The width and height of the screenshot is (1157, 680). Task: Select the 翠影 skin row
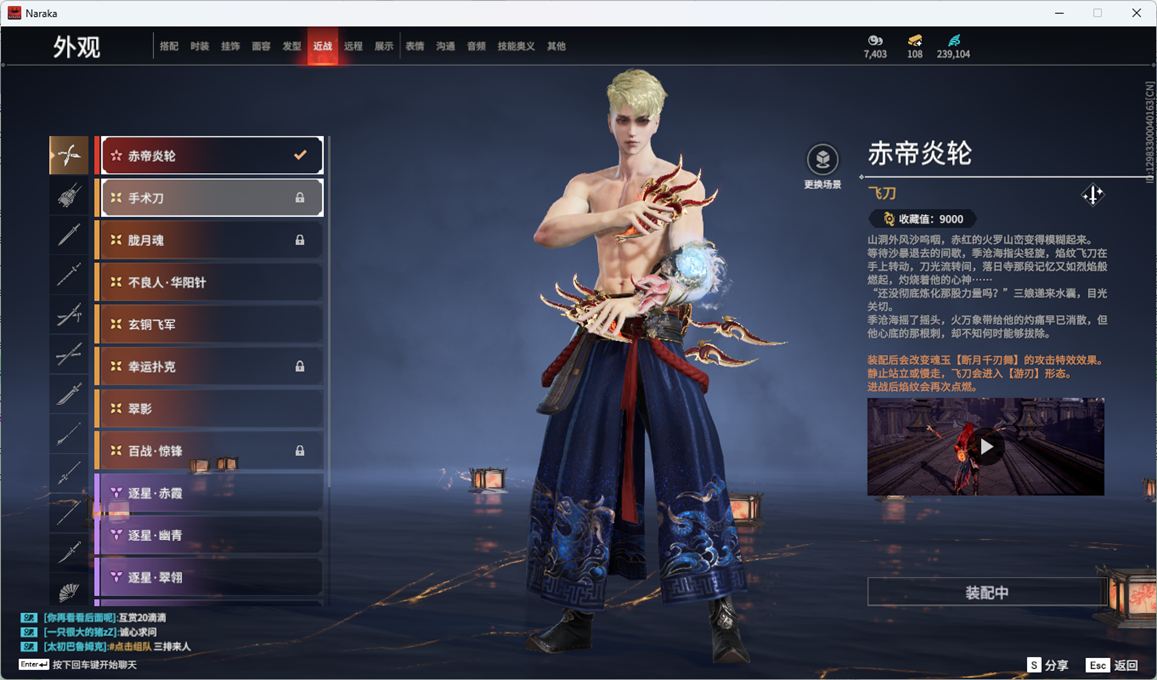tap(210, 409)
